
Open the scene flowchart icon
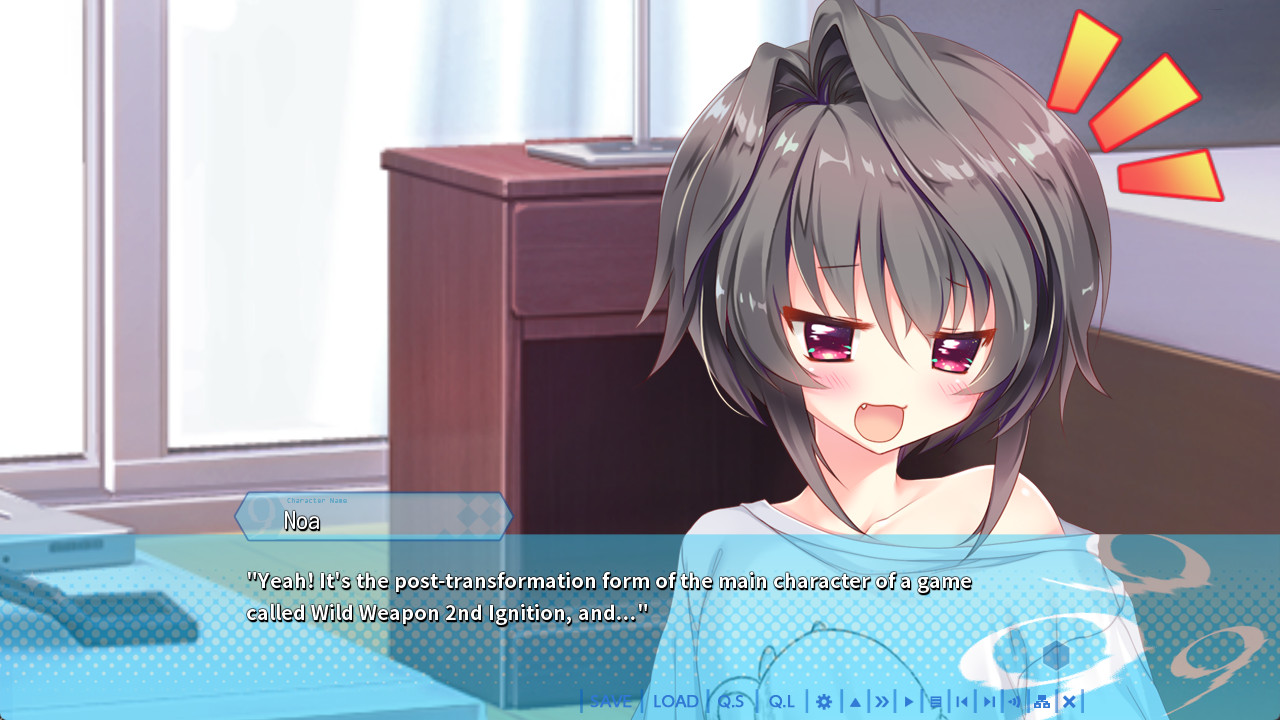(x=1040, y=701)
